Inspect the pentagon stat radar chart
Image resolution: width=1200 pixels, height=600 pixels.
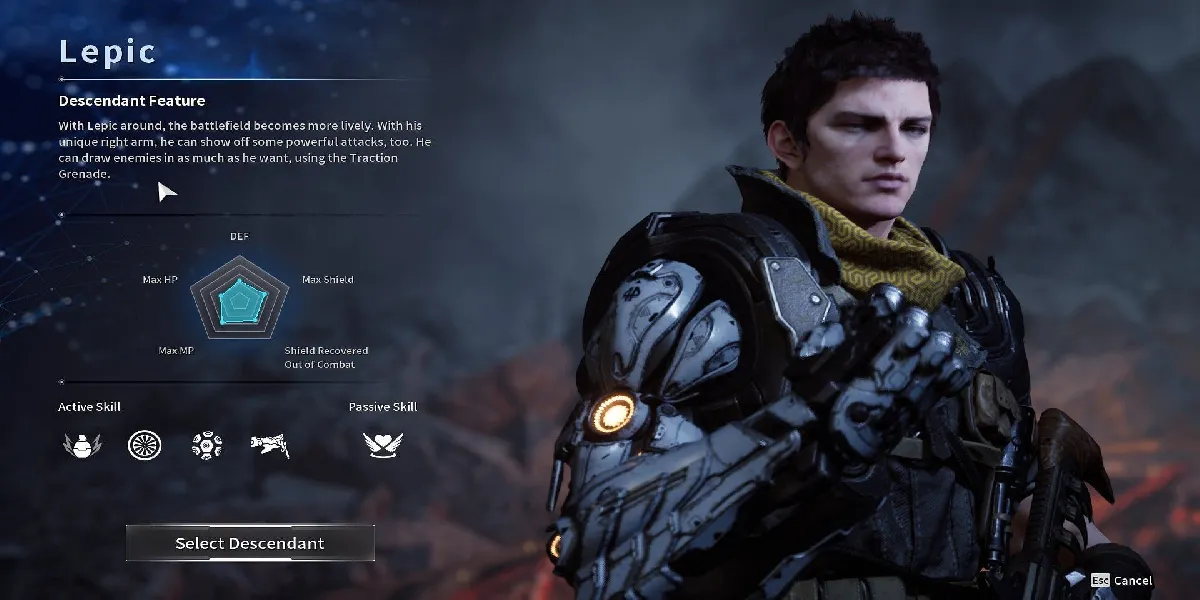240,296
